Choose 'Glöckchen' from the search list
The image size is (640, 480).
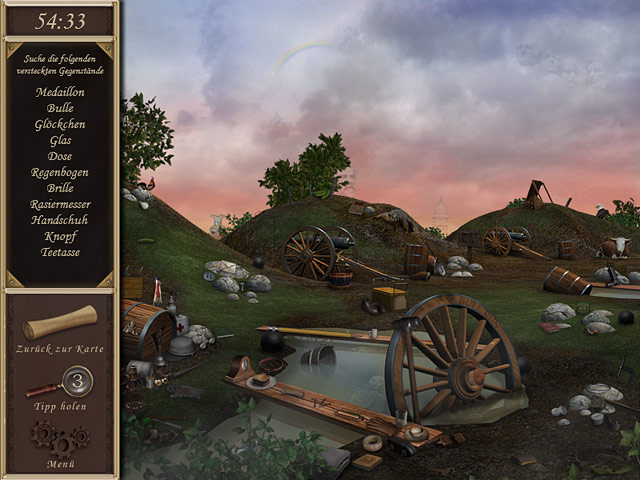point(60,124)
